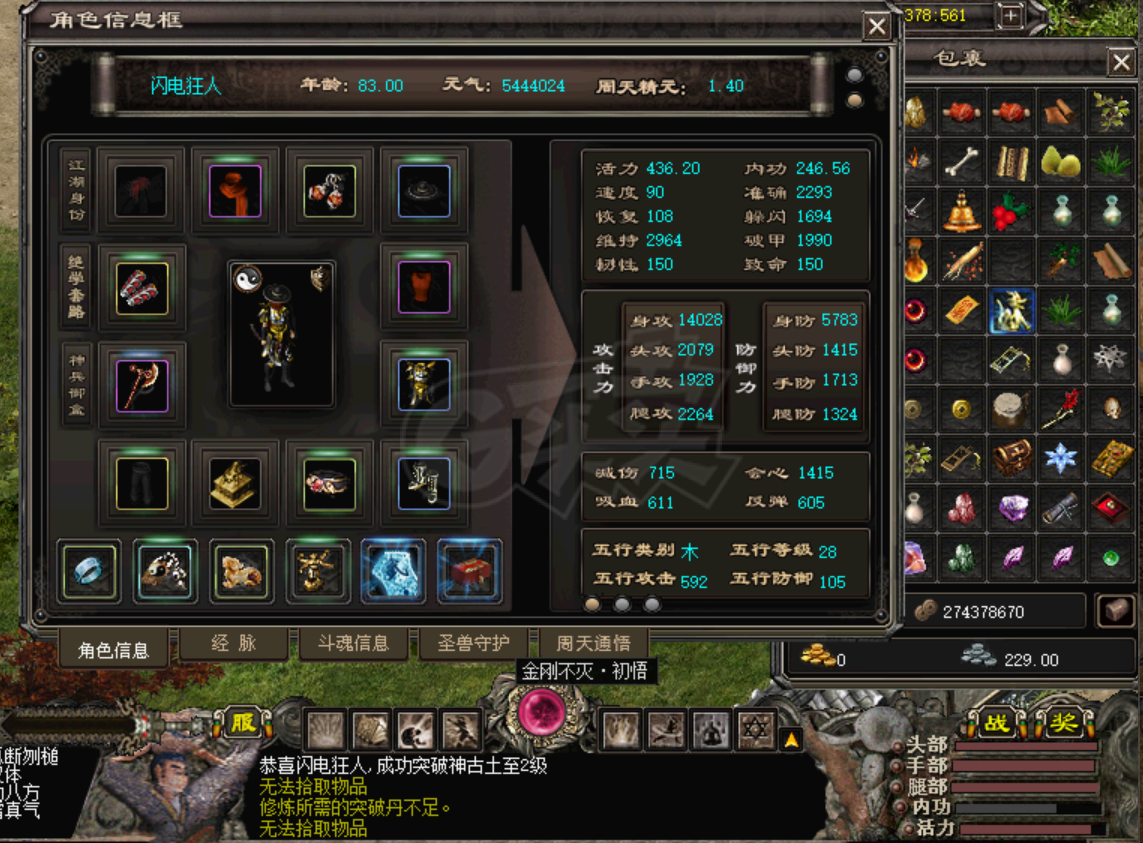
Task: Select the orange scarf equipment slot
Action: point(236,190)
